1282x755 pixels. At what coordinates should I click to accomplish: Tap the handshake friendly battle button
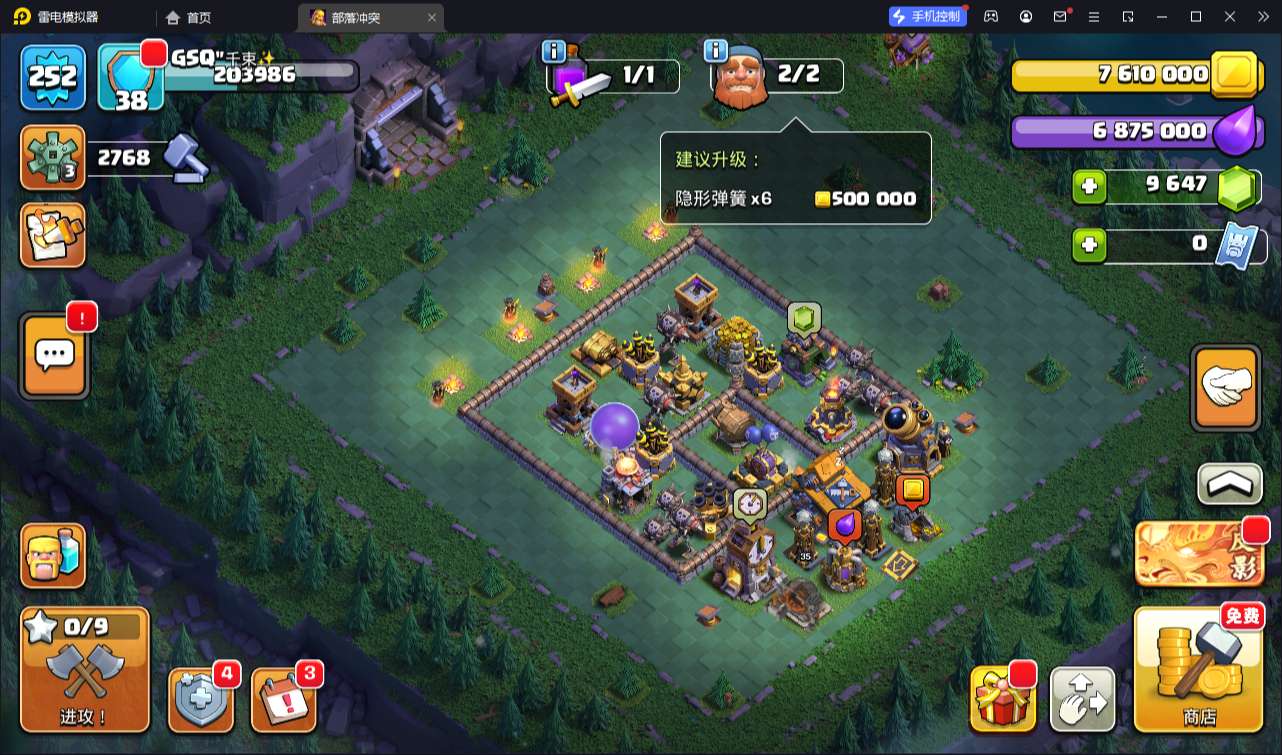pos(1226,388)
